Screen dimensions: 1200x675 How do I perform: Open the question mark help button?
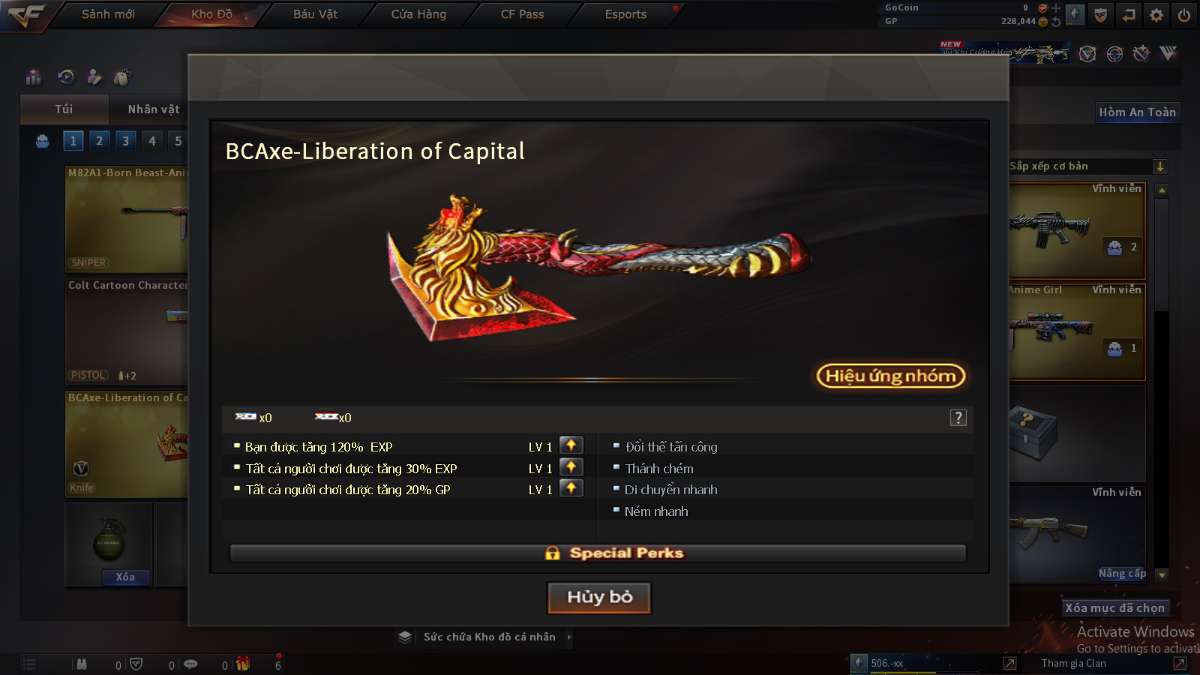(958, 418)
